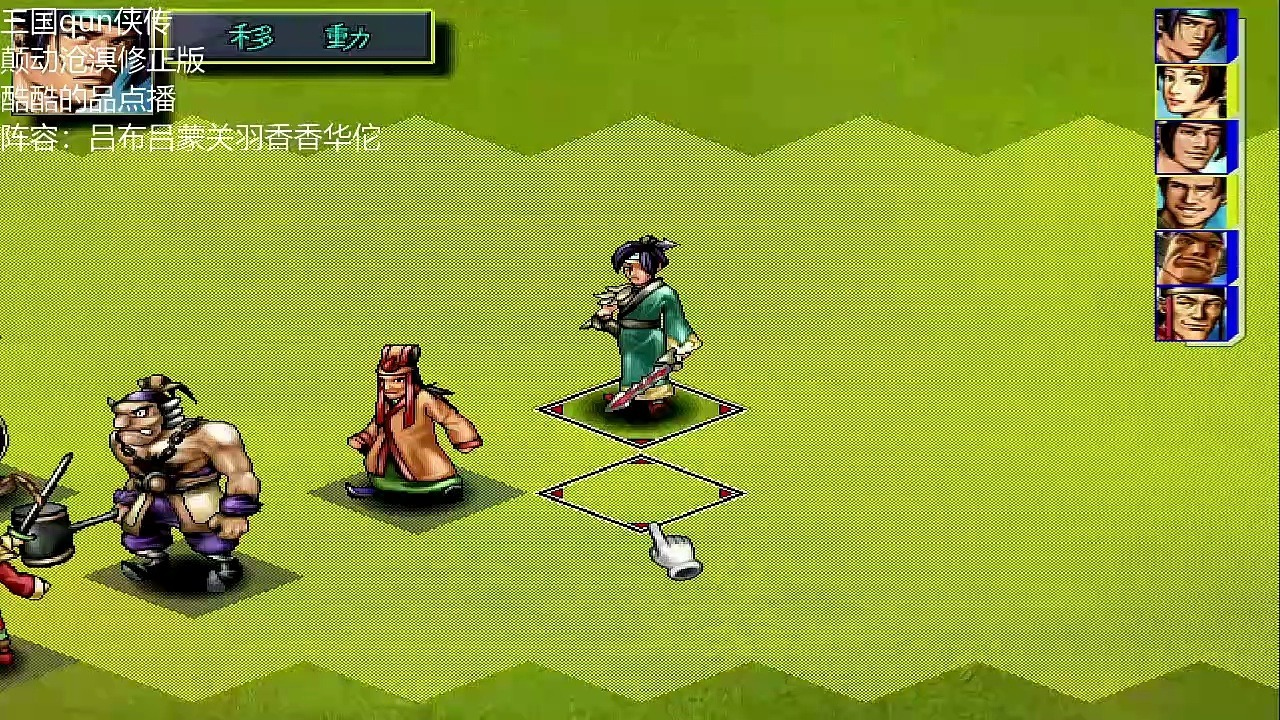Click the 酷酷的品点播 overlay text
The width and height of the screenshot is (1280, 720).
88,99
